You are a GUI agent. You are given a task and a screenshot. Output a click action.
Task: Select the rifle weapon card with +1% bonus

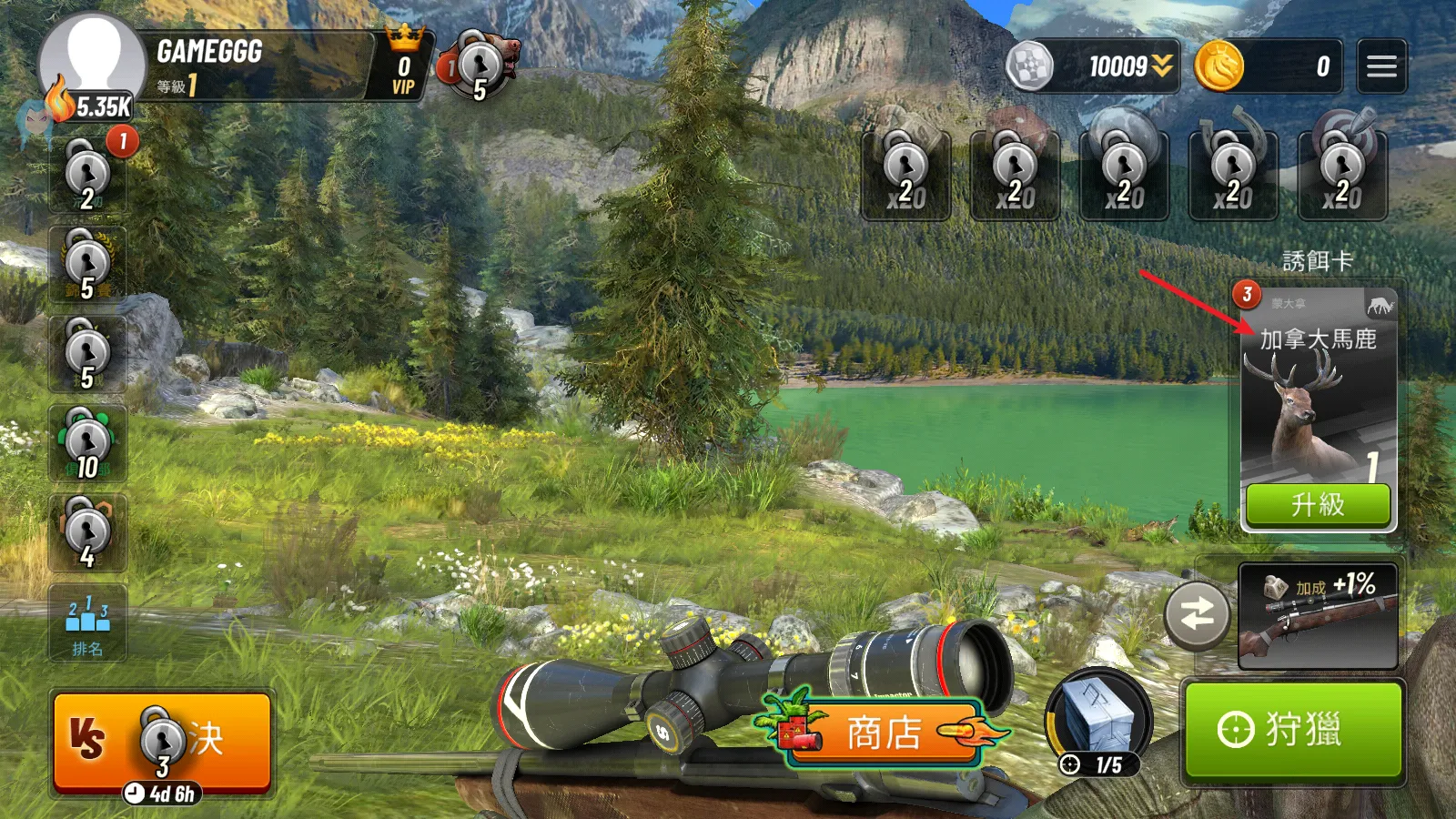[x=1318, y=616]
